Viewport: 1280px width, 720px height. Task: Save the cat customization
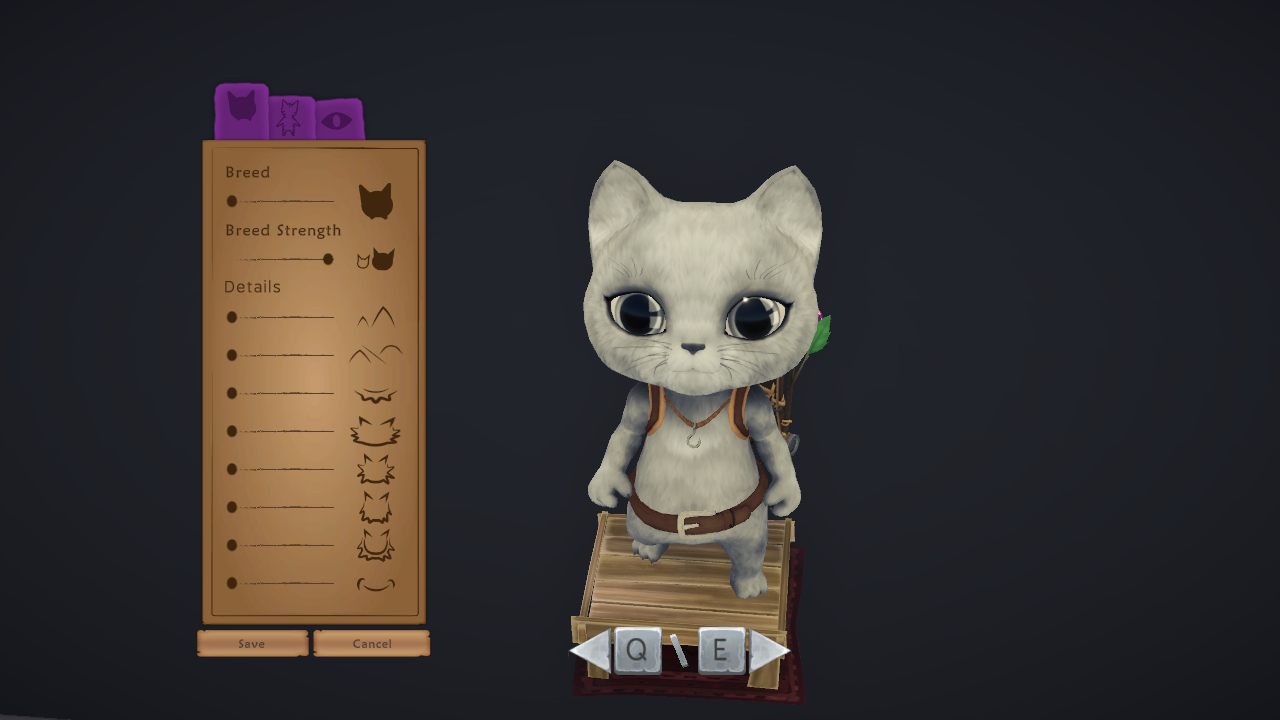pyautogui.click(x=252, y=643)
